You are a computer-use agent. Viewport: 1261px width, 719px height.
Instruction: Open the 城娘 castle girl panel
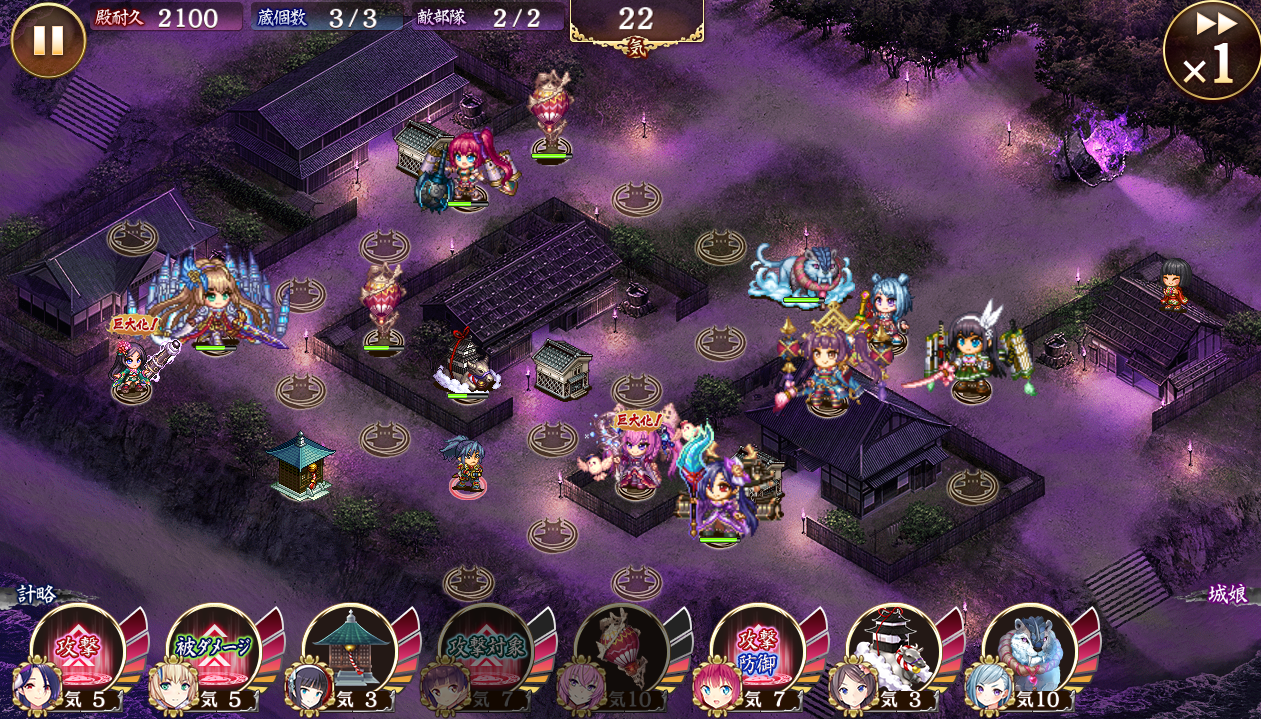tap(1225, 595)
